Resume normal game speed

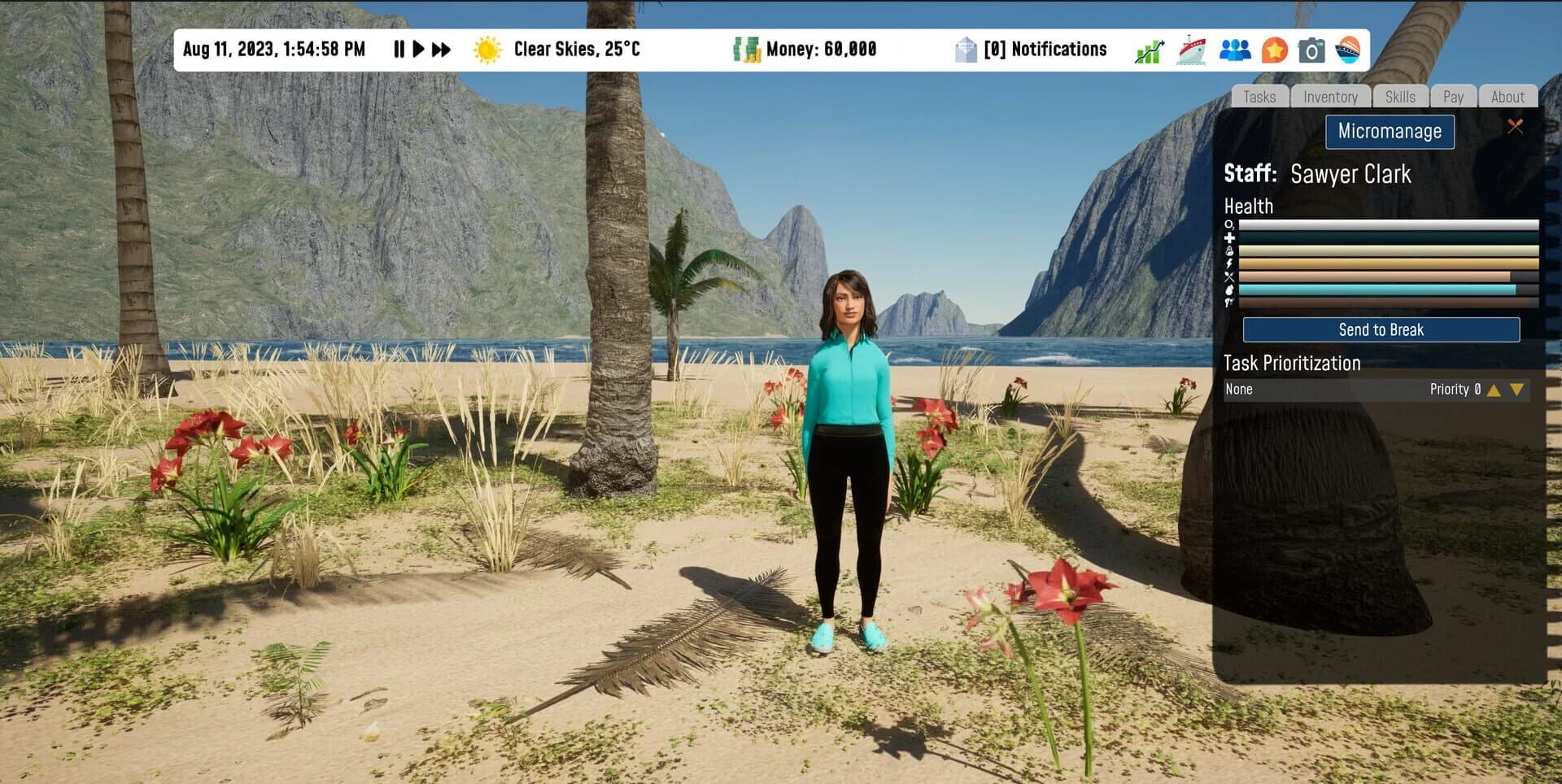tap(418, 50)
